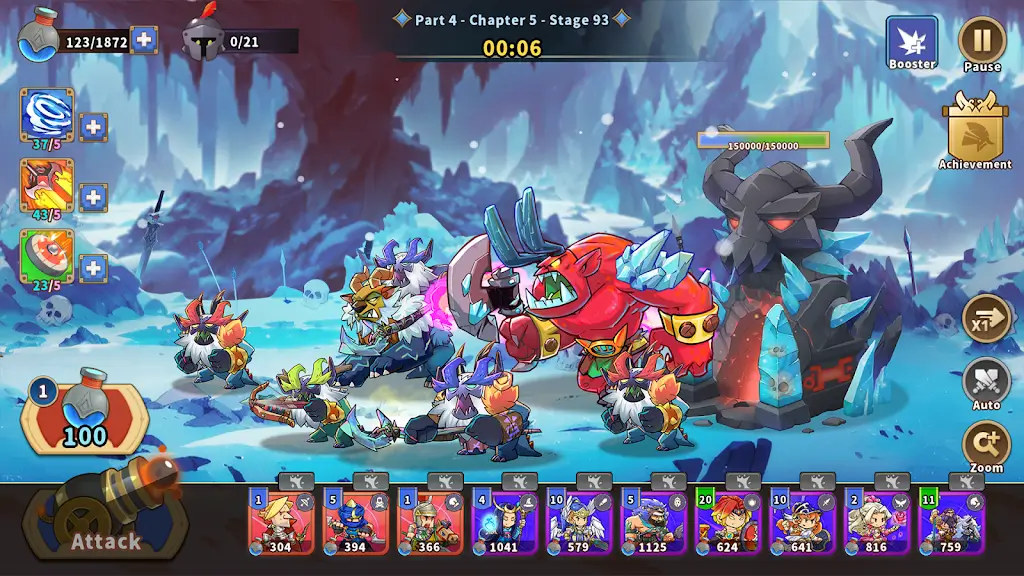Open the Booster menu
Screen dimensions: 1024x576
point(912,43)
